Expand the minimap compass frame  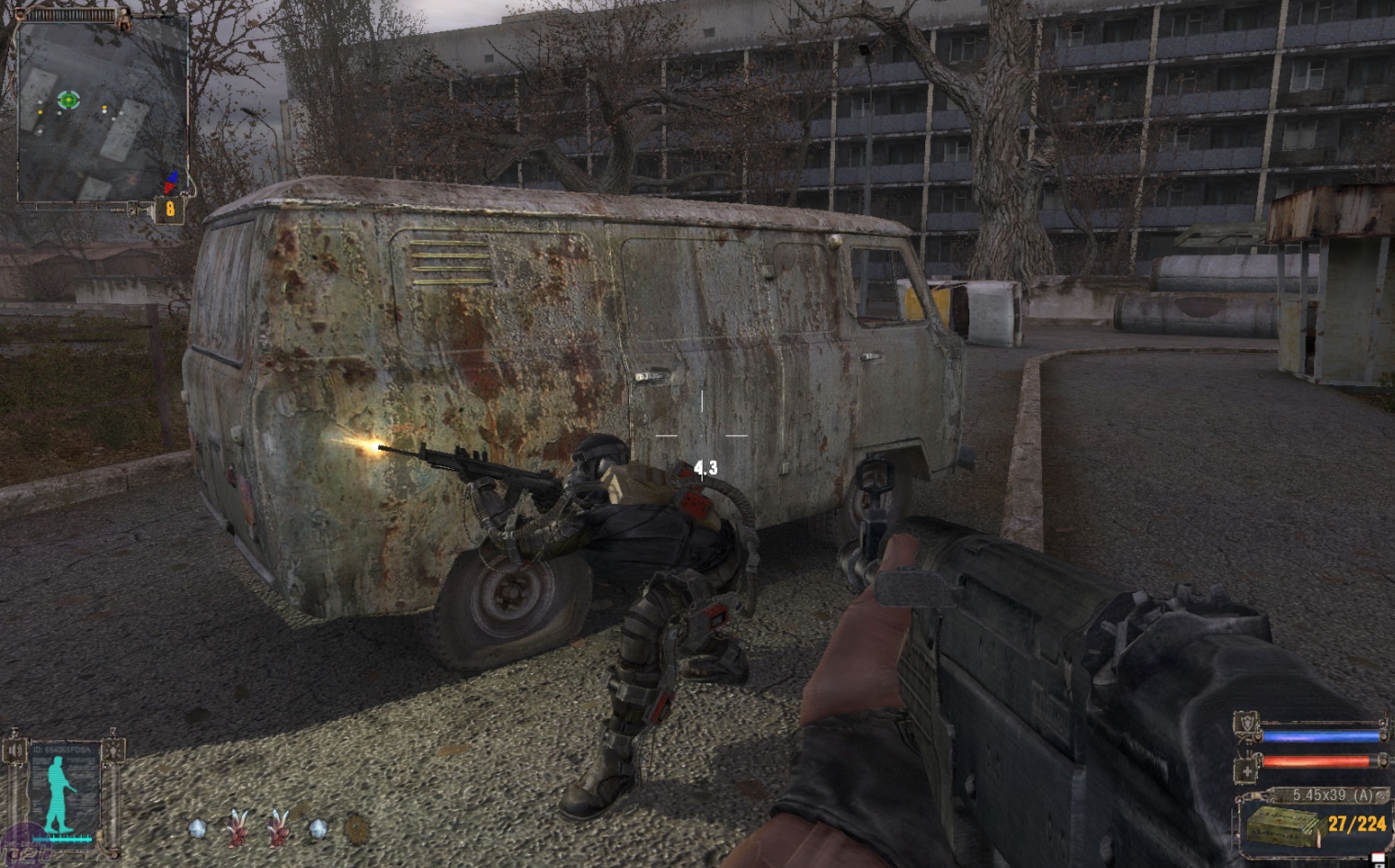pos(69,14)
